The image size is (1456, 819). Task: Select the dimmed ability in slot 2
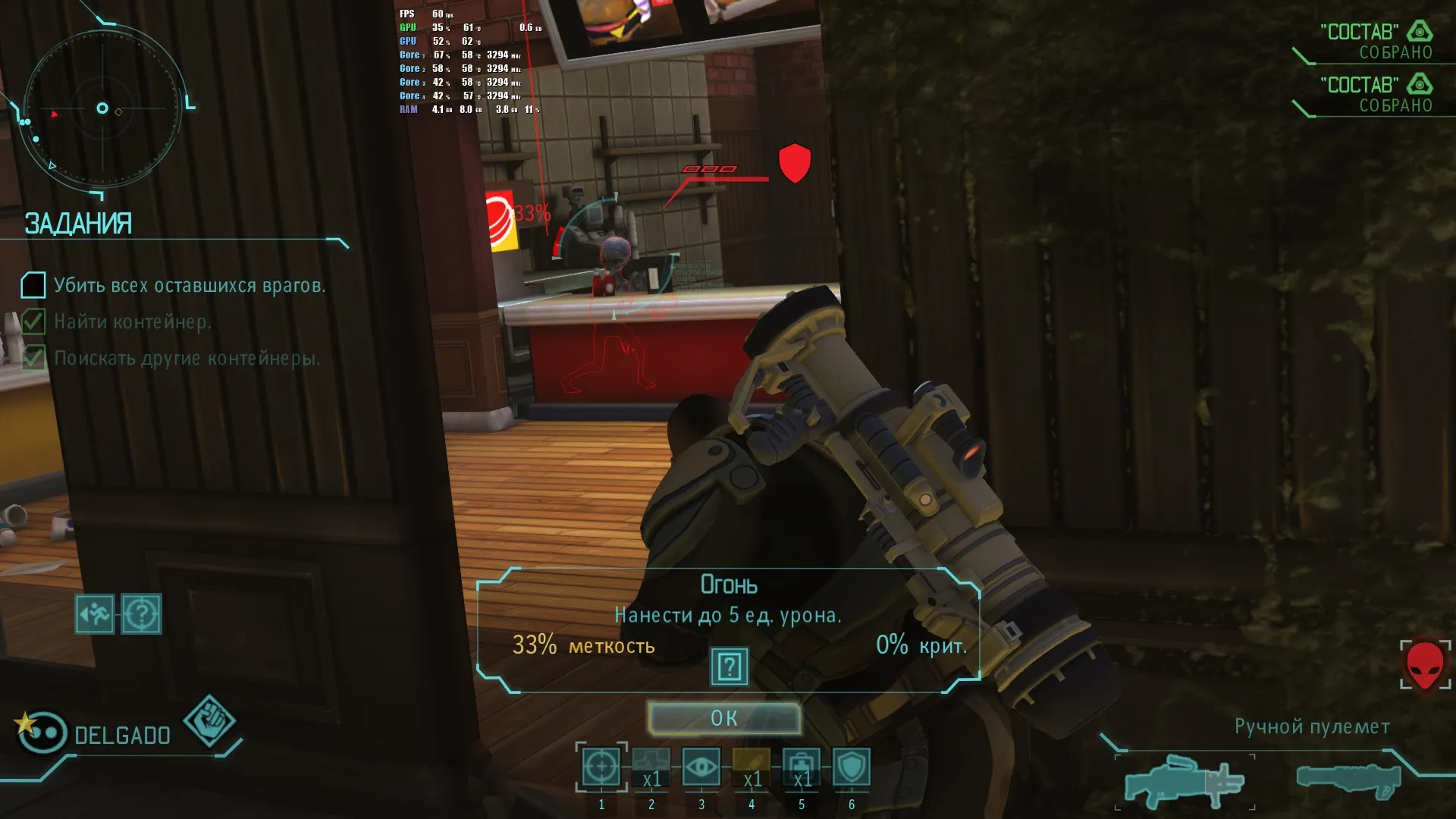pyautogui.click(x=651, y=767)
